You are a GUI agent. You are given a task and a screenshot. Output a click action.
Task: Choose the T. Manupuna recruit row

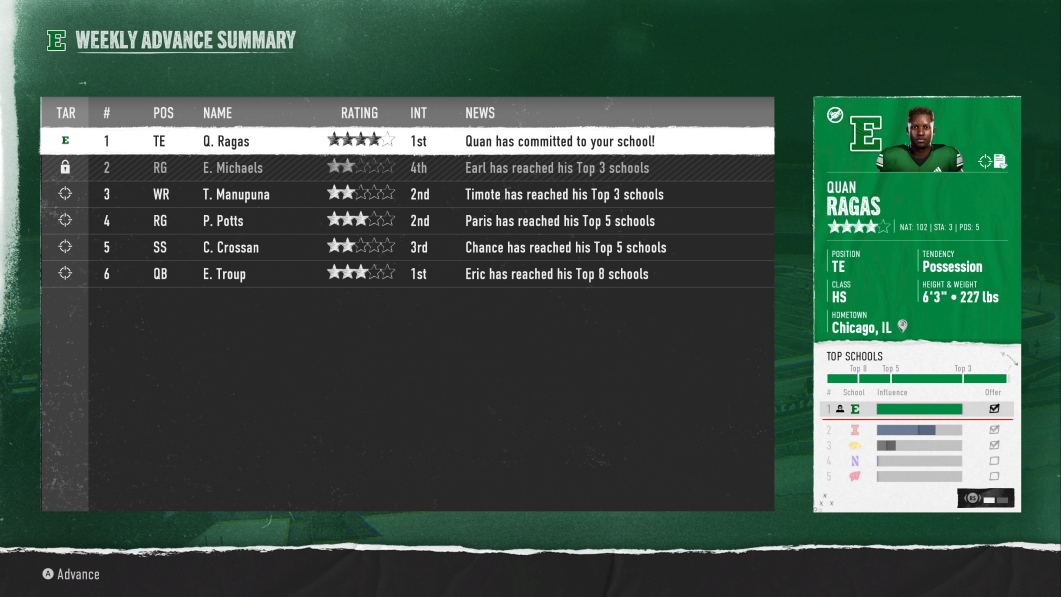pyautogui.click(x=407, y=194)
